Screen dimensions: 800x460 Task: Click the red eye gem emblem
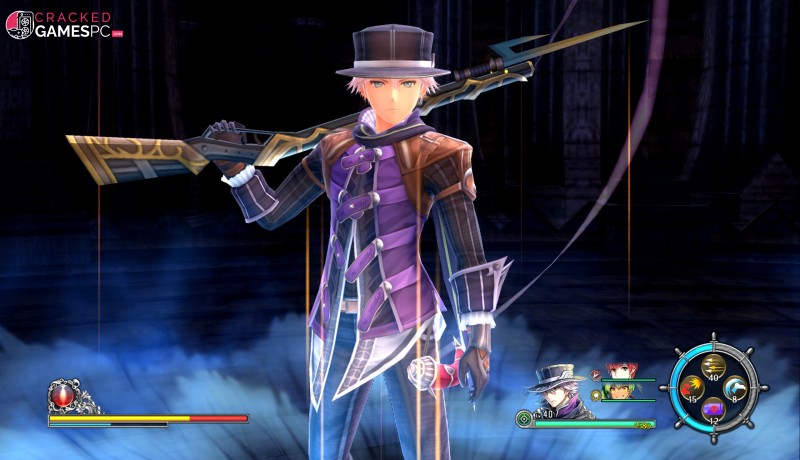click(x=63, y=395)
